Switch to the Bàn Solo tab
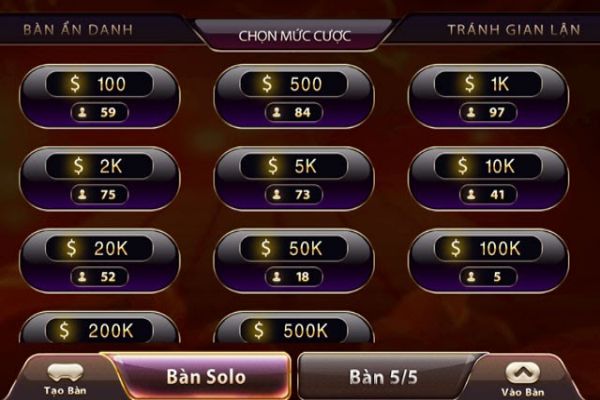This screenshot has width=600, height=400. [206, 377]
